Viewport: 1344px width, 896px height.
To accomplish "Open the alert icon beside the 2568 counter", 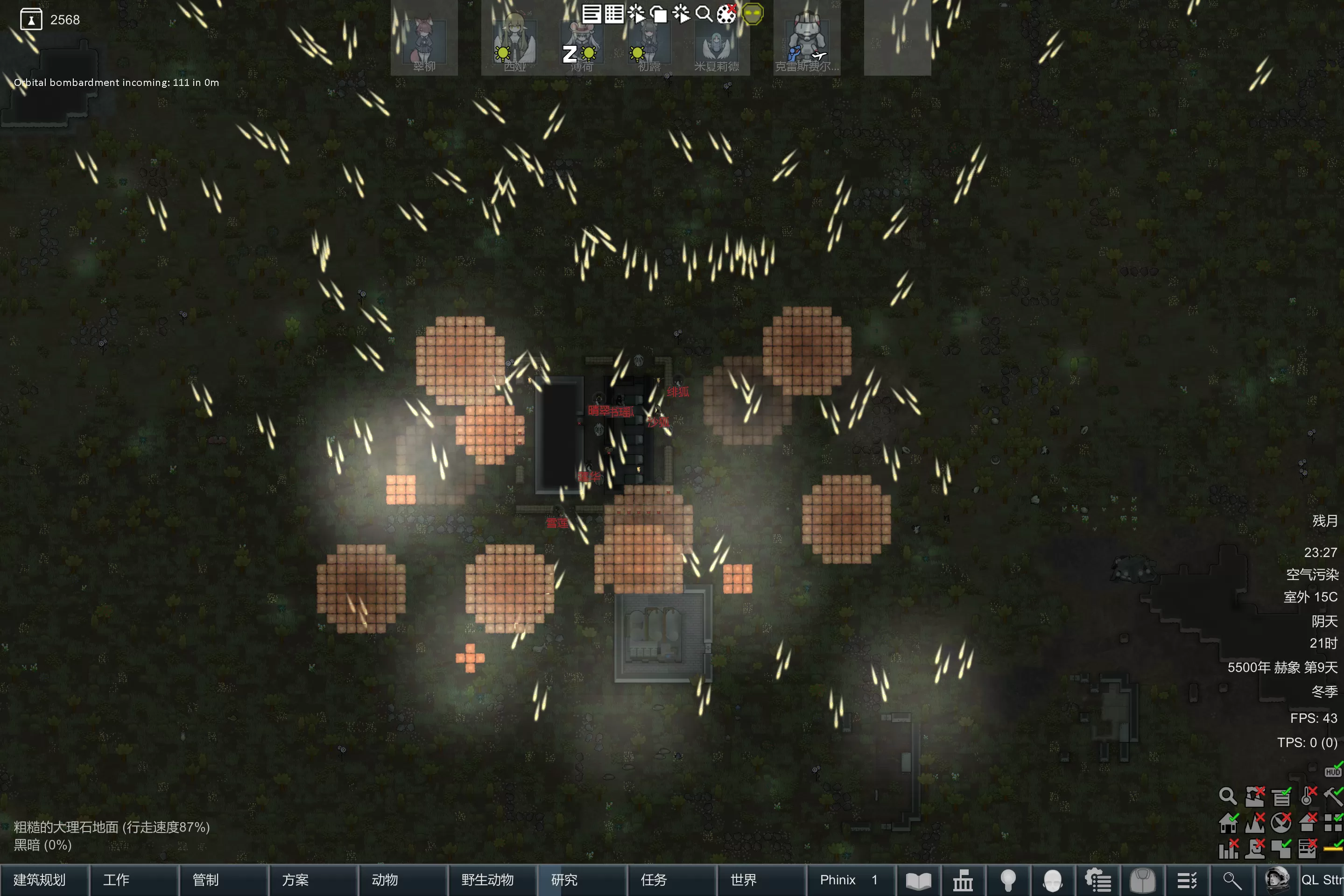I will (31, 20).
